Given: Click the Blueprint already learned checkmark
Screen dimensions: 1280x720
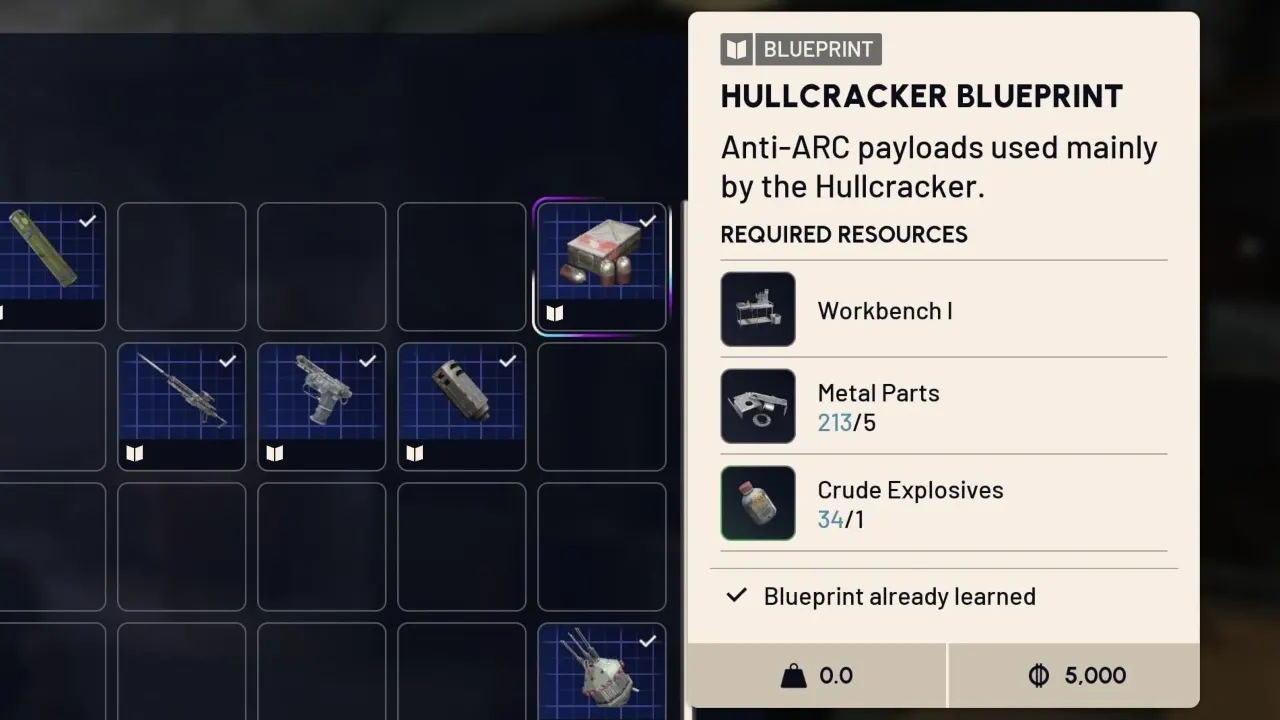Looking at the screenshot, I should coord(736,596).
